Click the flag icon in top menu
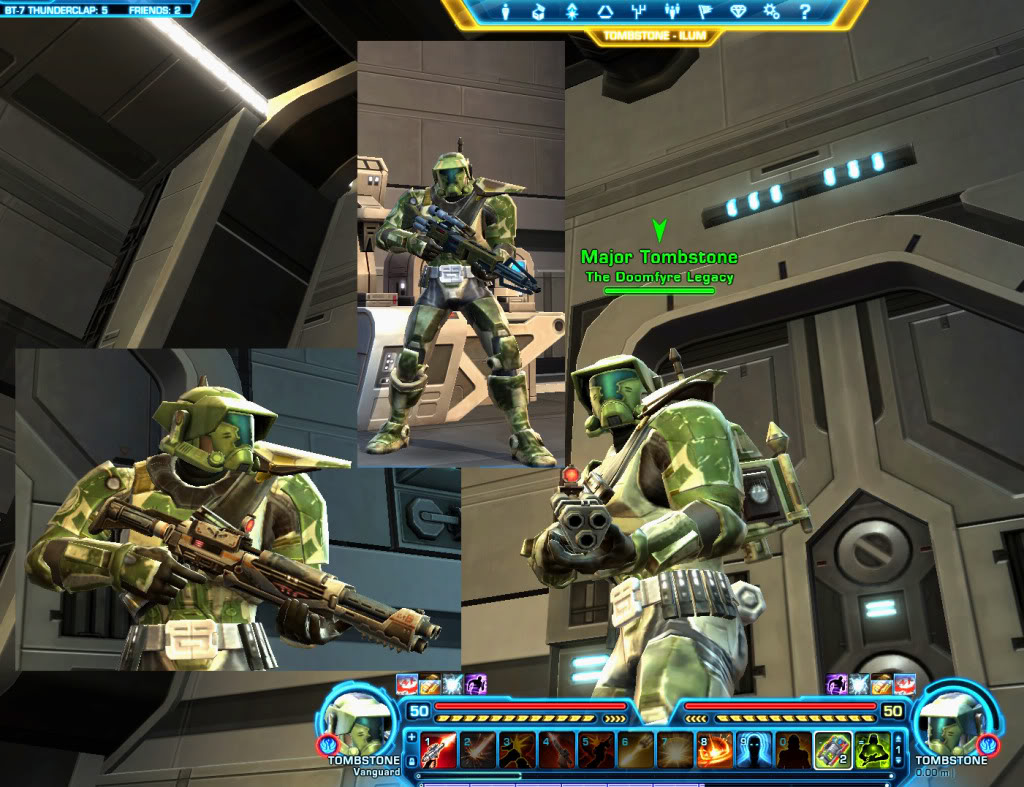This screenshot has width=1024, height=787. pyautogui.click(x=705, y=12)
